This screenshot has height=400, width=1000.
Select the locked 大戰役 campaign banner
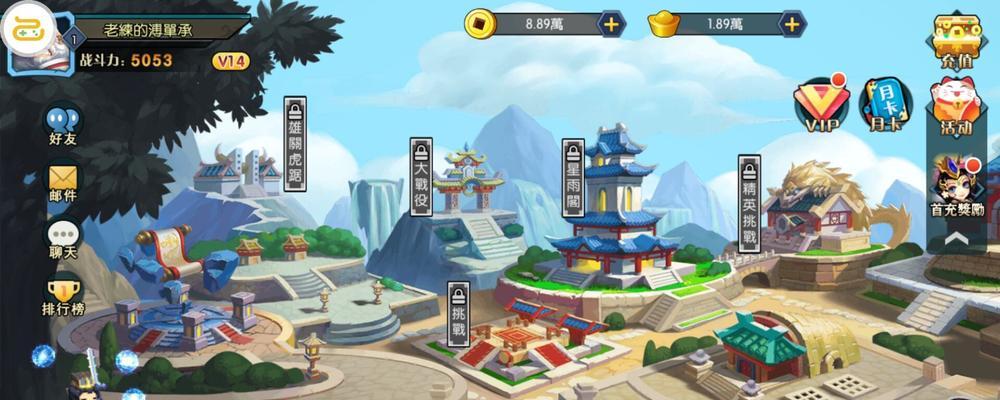pos(421,176)
